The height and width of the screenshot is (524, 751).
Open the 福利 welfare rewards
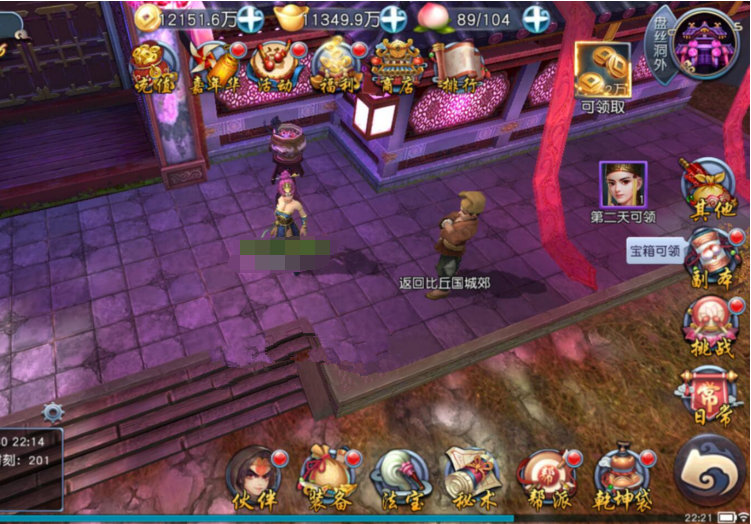click(334, 66)
